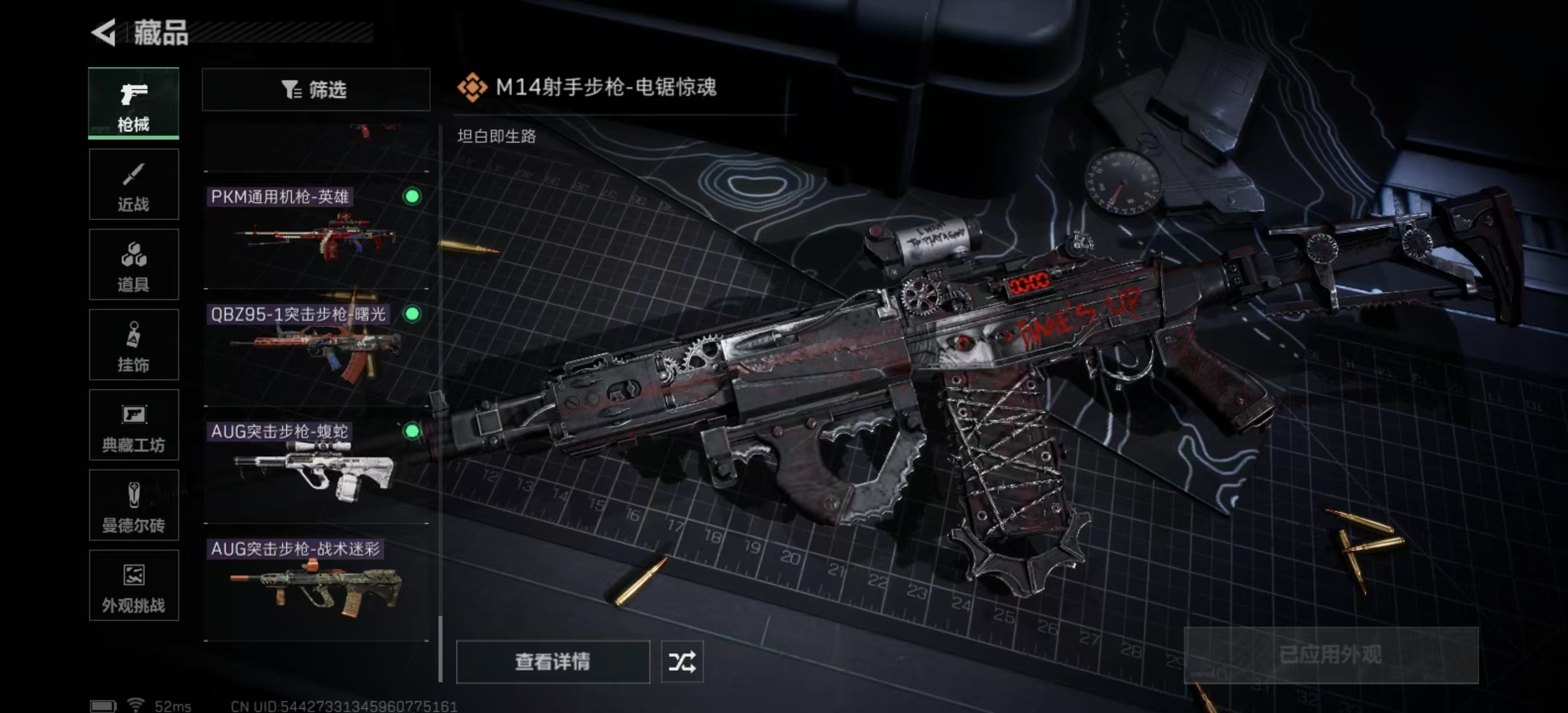Screen dimensions: 1568x713
Task: Pick the AUG突击步枪-蝮蛇 skin
Action: click(x=316, y=466)
